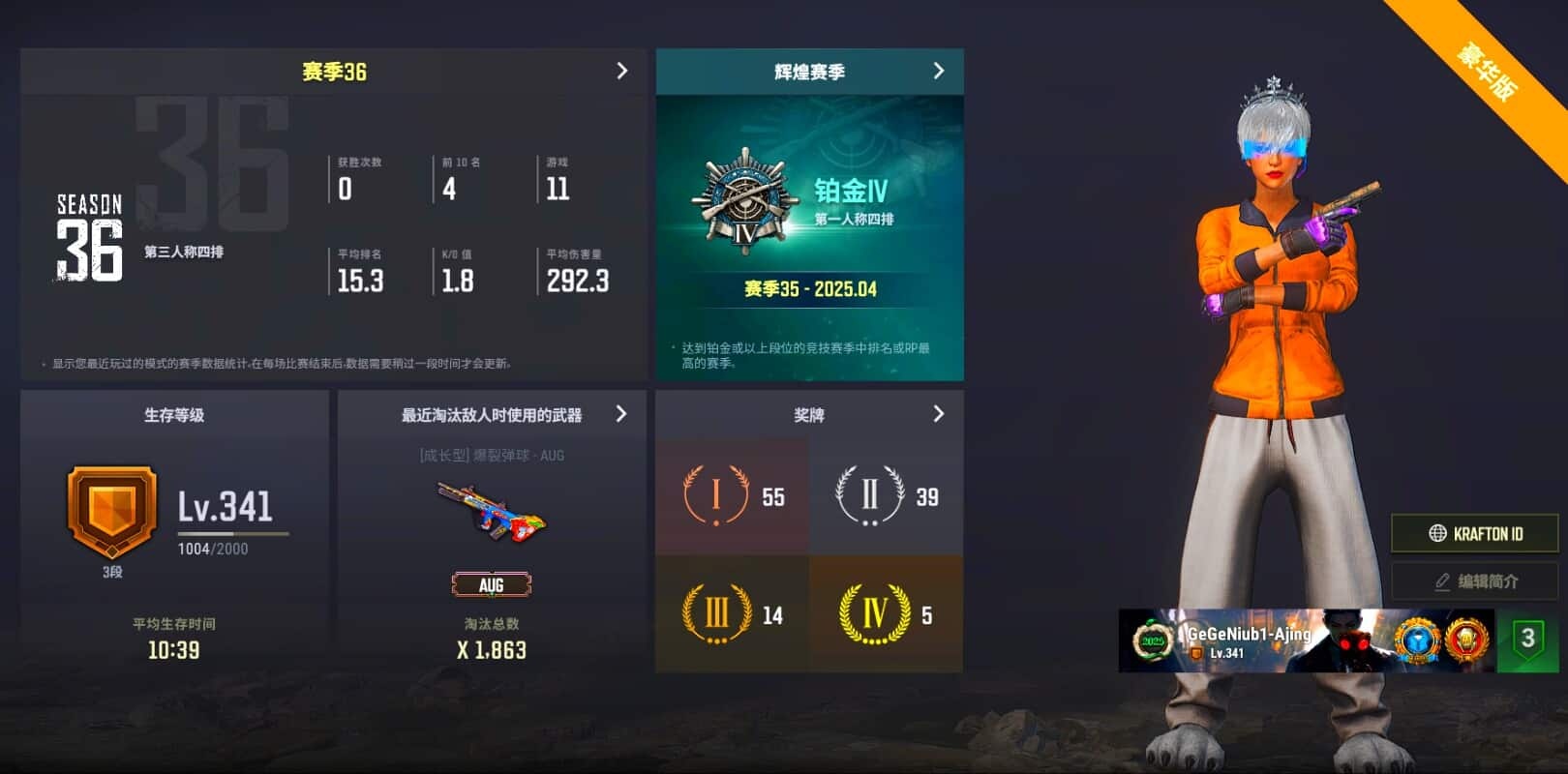Choose the tier IV medal tile

[886, 614]
